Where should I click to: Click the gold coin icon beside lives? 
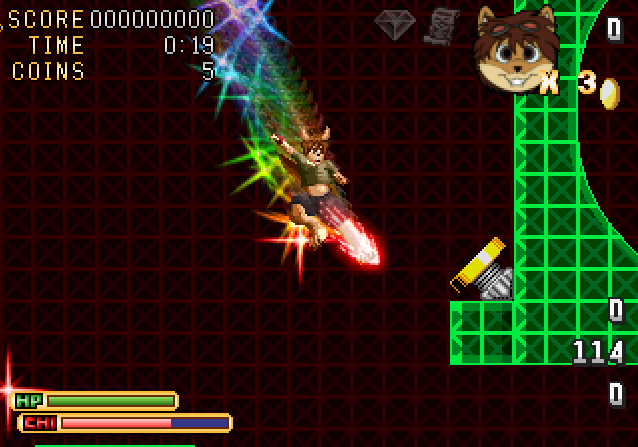pyautogui.click(x=609, y=92)
